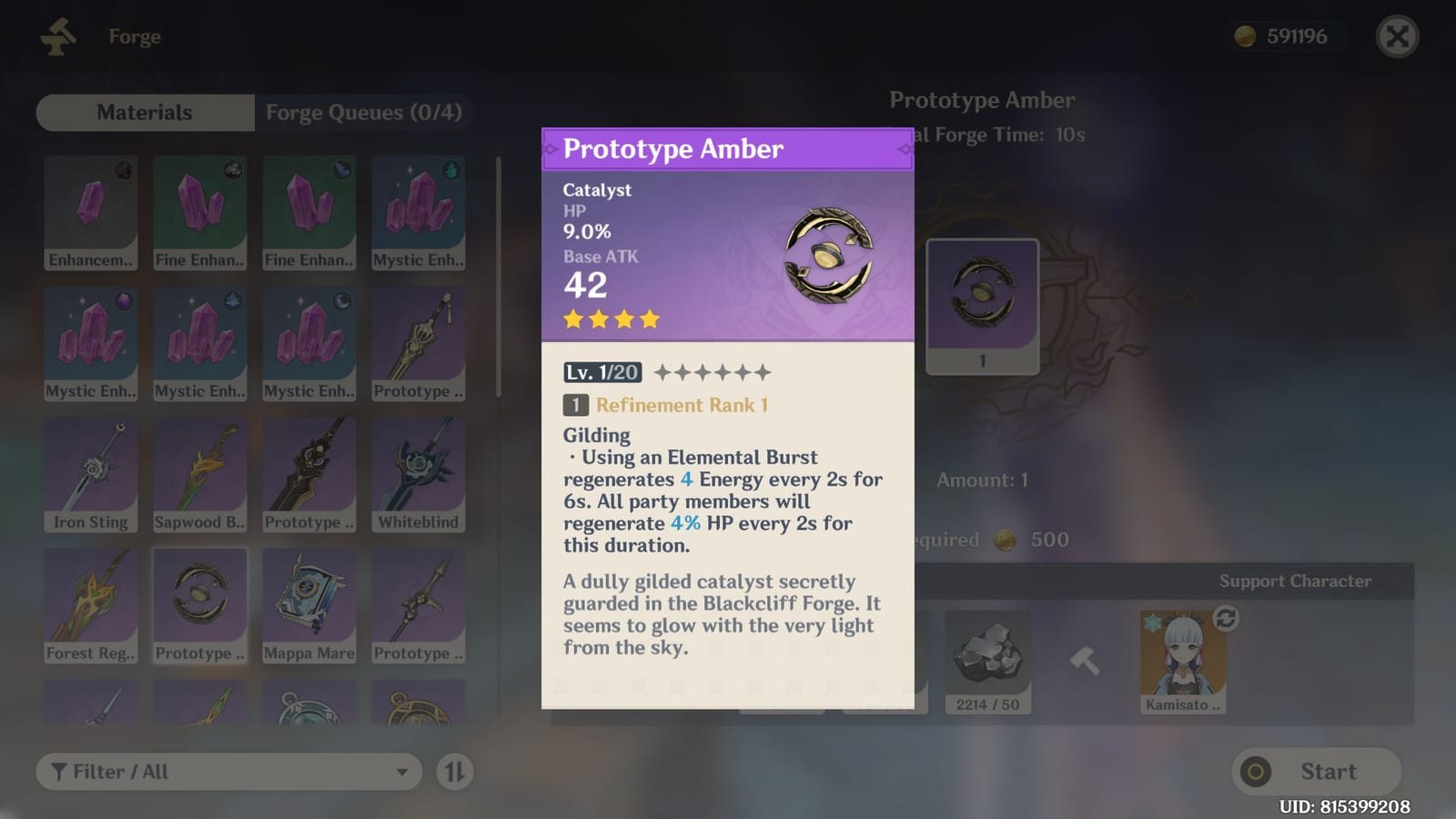Open the Filter / All dropdown
Image resolution: width=1456 pixels, height=819 pixels.
pyautogui.click(x=227, y=771)
